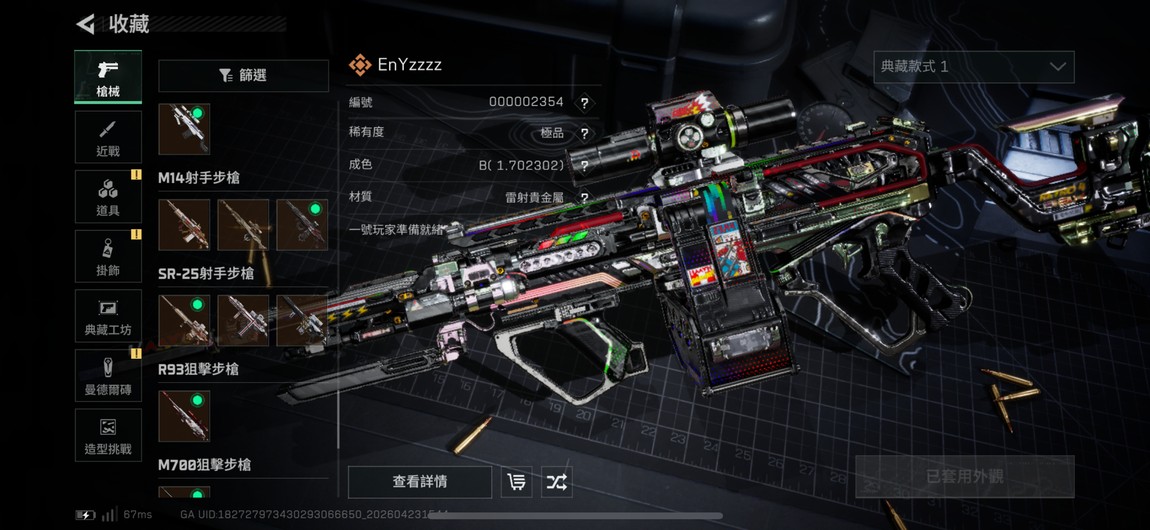Screen dimensions: 1150x530
Task: Show help for 編號 serial number
Action: 585,102
